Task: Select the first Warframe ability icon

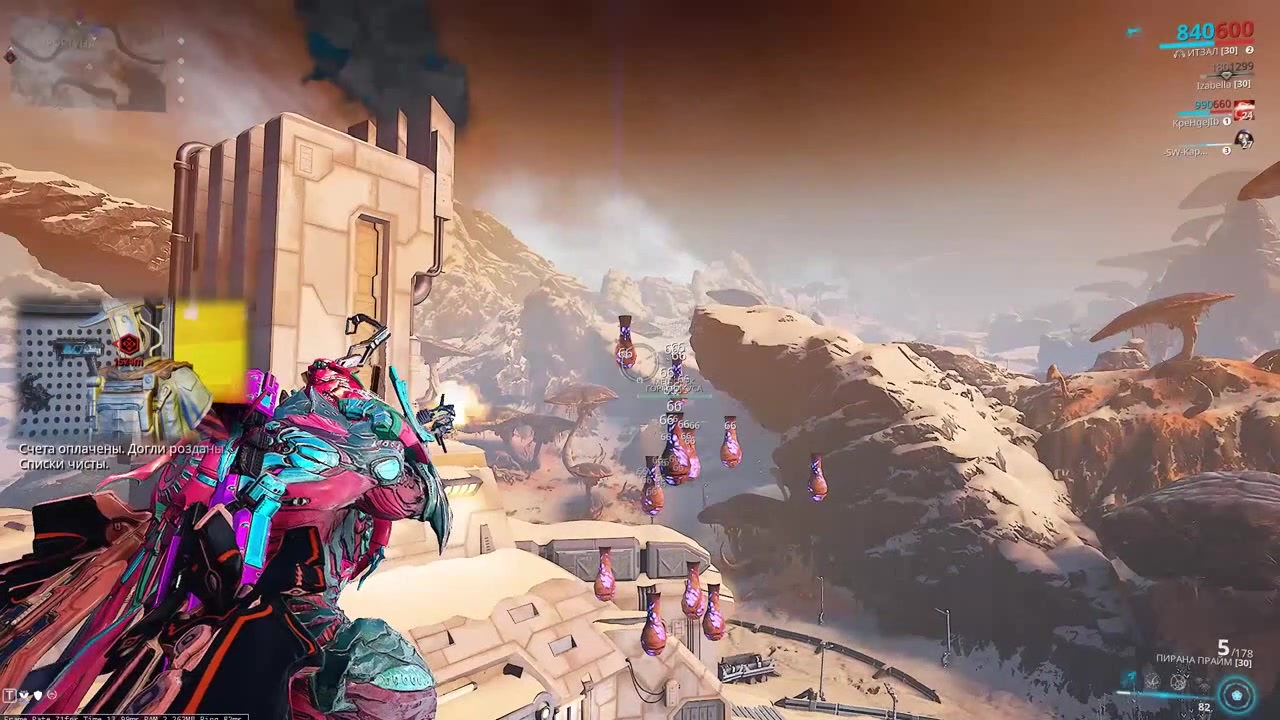Action: 1127,678
